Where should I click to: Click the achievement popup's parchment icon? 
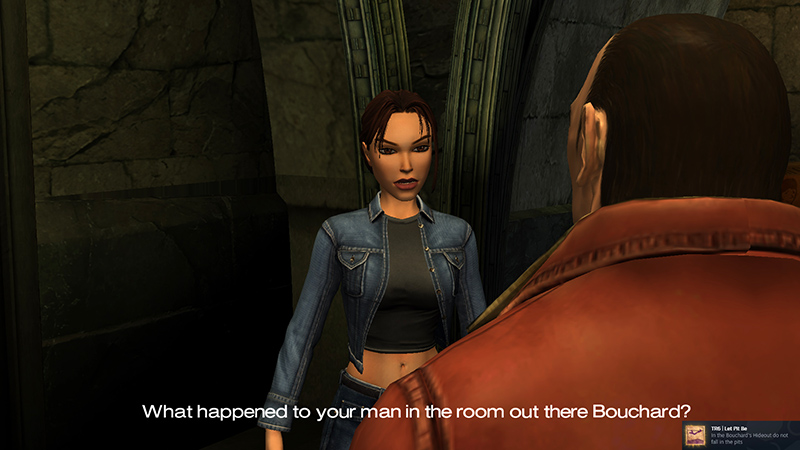click(x=696, y=434)
